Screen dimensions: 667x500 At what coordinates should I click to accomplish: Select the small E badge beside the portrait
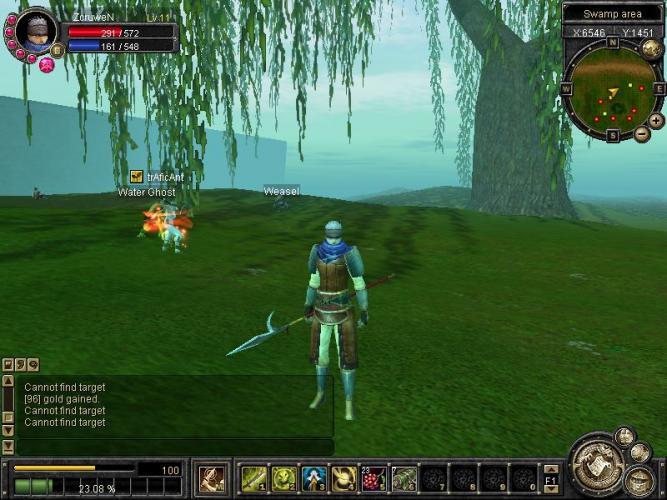(x=56, y=50)
